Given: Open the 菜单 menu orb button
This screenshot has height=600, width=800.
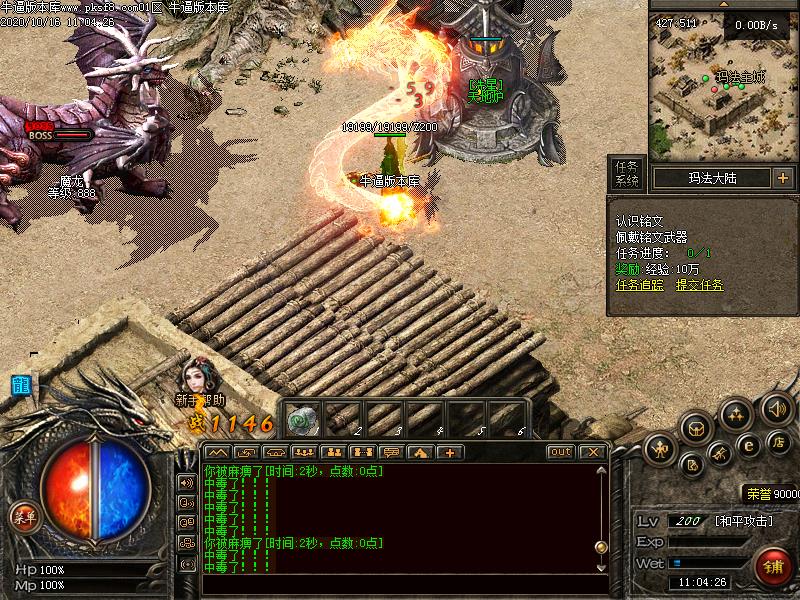Looking at the screenshot, I should (23, 517).
